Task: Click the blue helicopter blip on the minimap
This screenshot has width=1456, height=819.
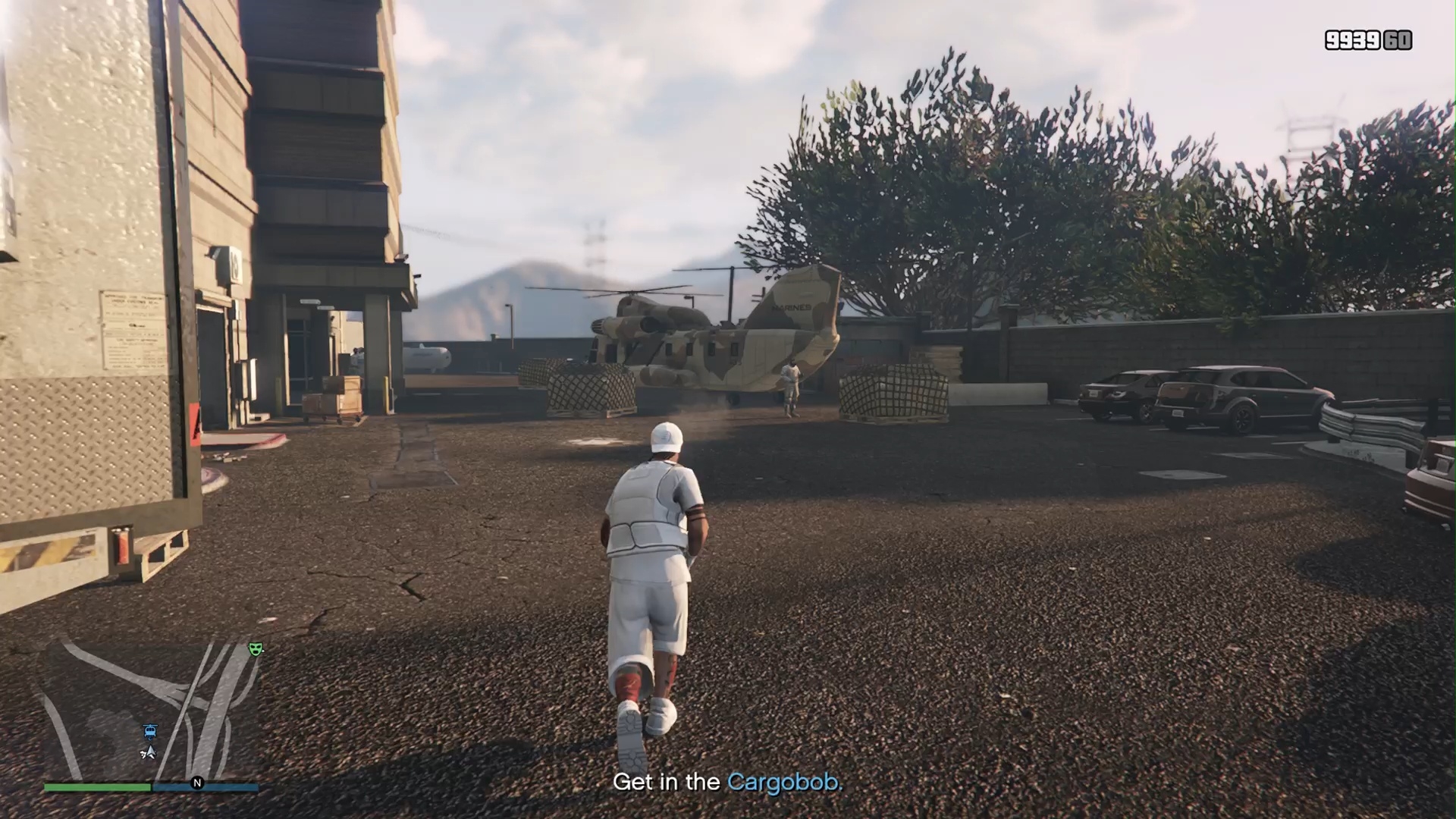Action: coord(150,732)
